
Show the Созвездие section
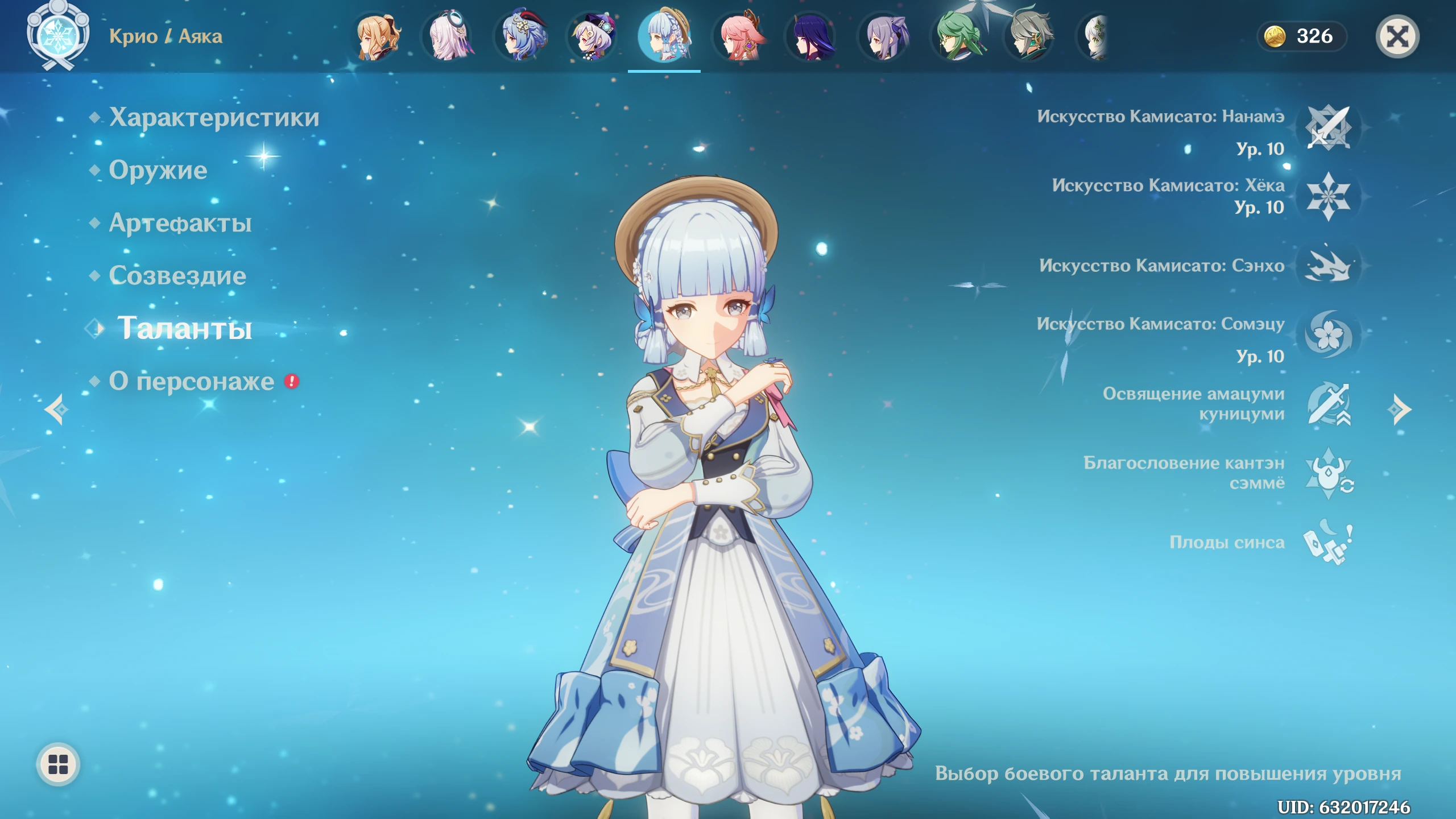coord(177,276)
